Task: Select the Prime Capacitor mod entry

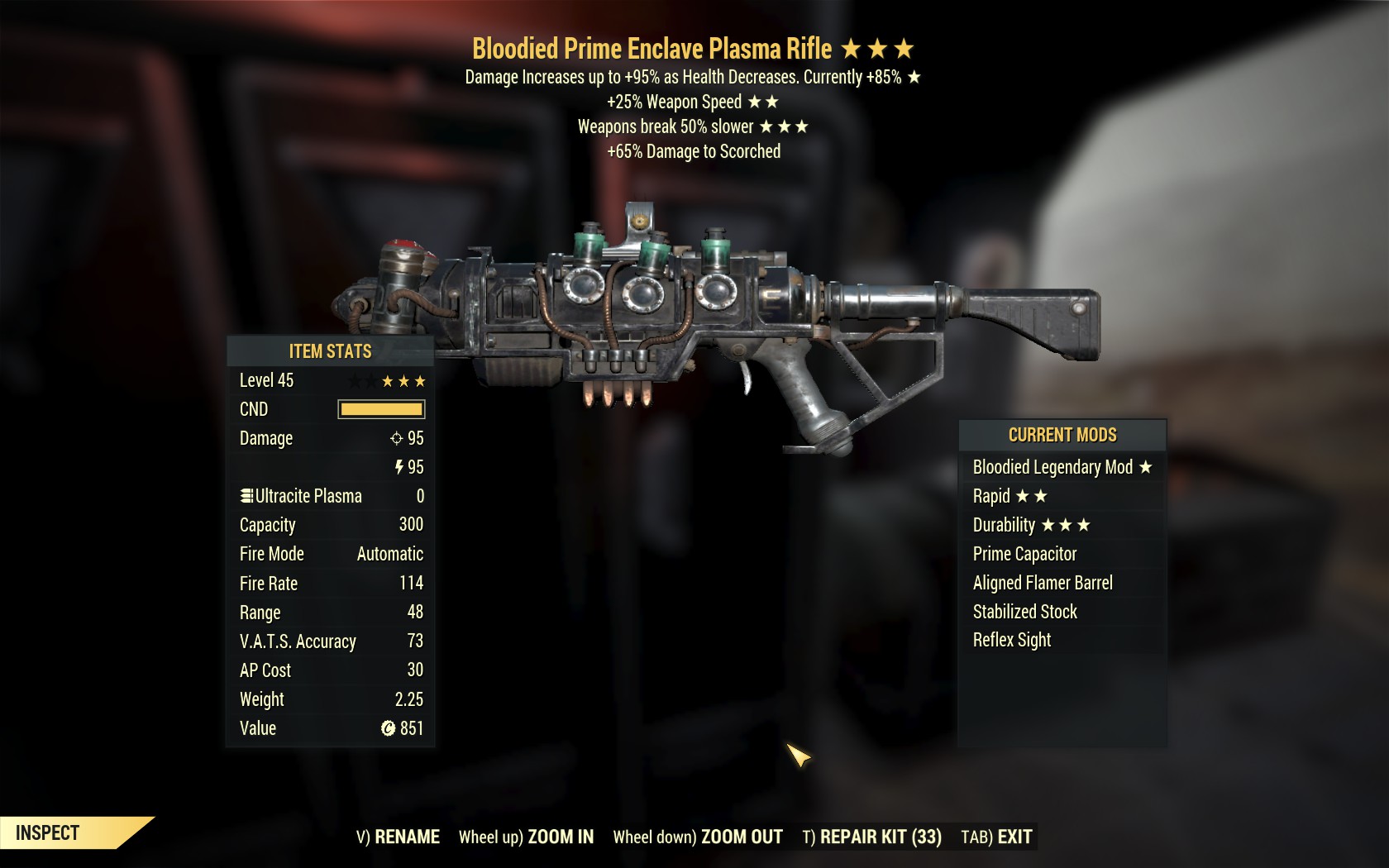Action: [1025, 554]
